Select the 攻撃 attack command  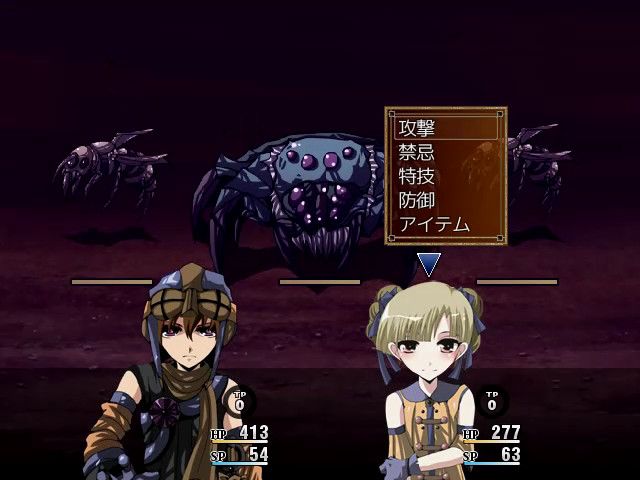point(418,128)
